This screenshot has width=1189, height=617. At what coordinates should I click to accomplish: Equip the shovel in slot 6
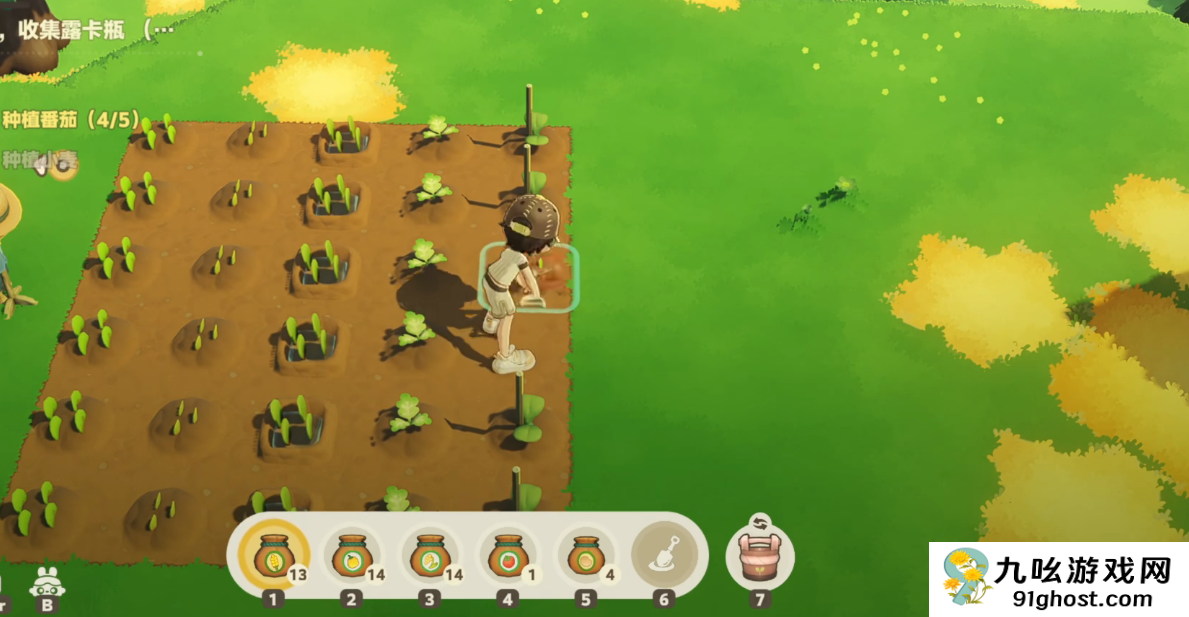[x=664, y=553]
